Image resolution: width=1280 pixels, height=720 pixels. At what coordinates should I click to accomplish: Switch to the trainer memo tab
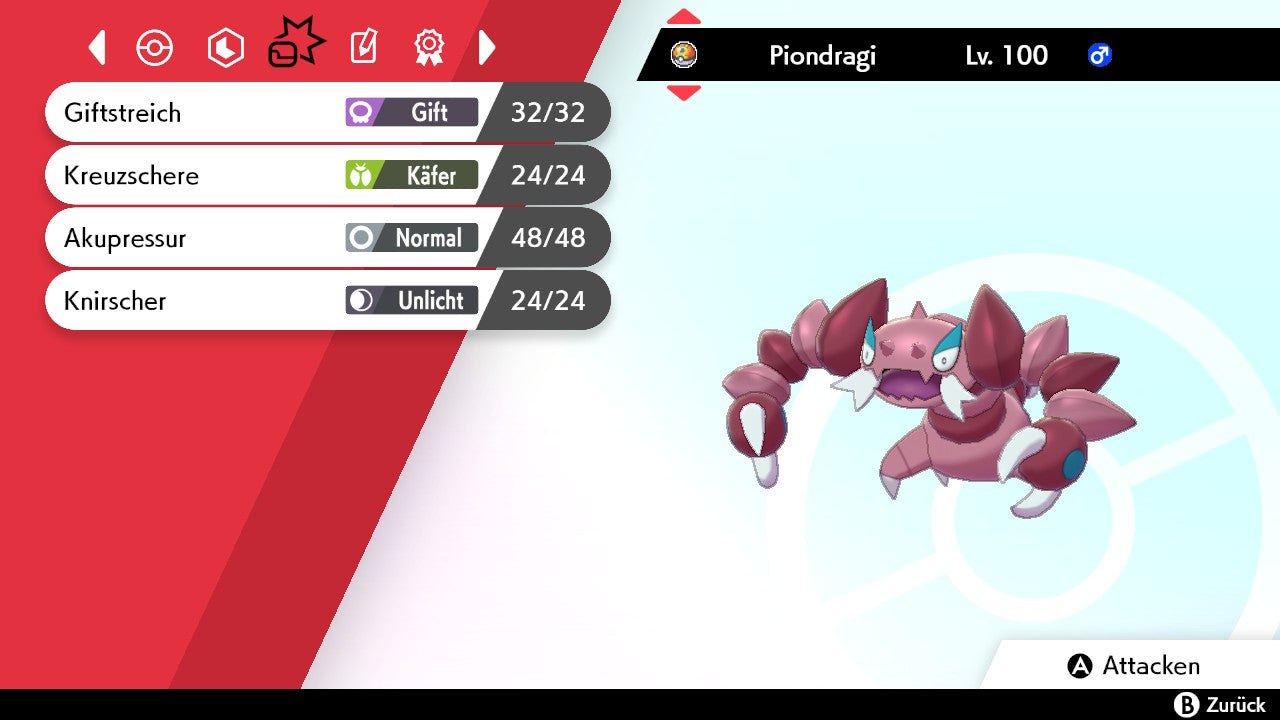click(363, 48)
